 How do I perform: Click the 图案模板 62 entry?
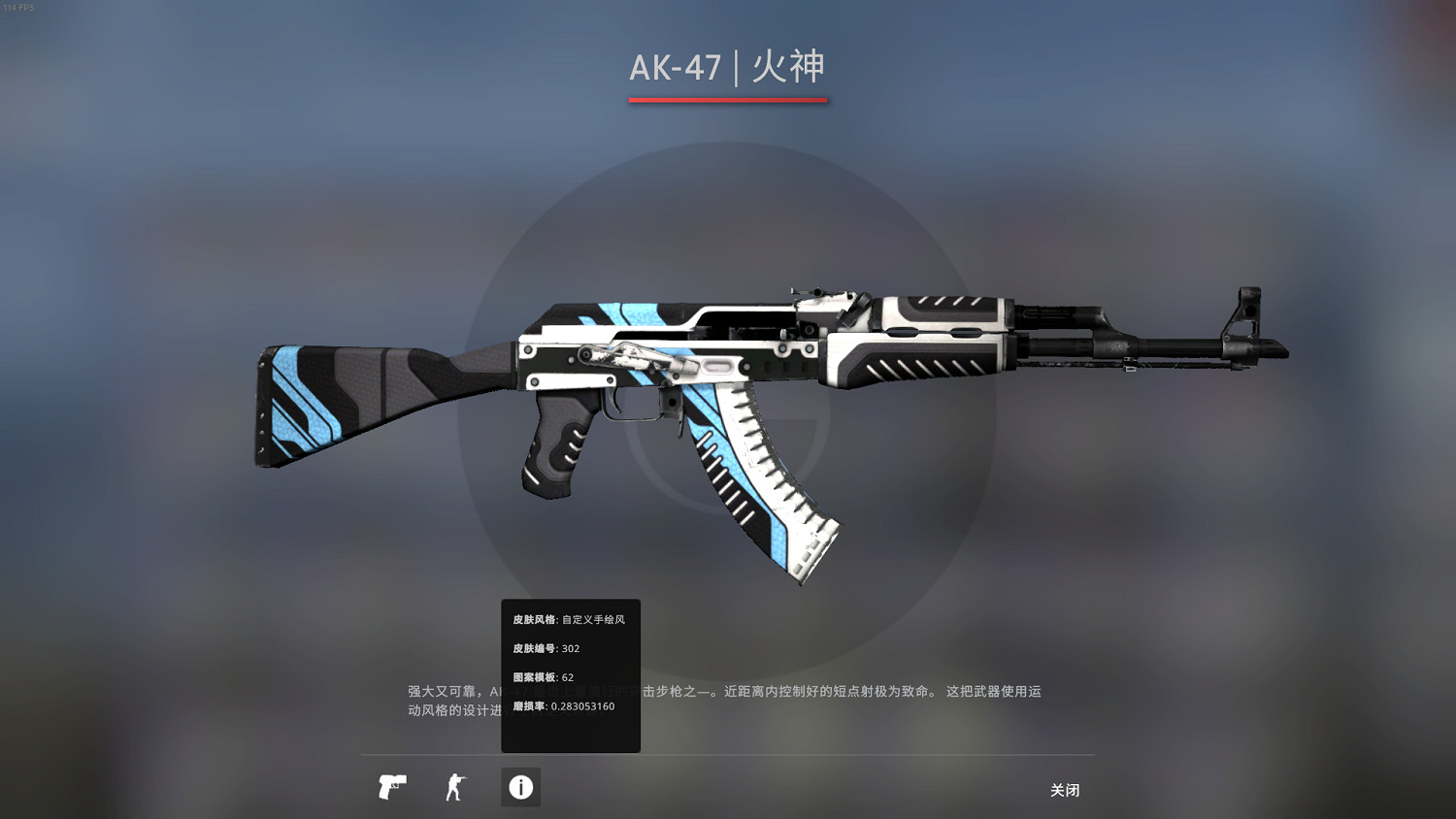click(544, 676)
